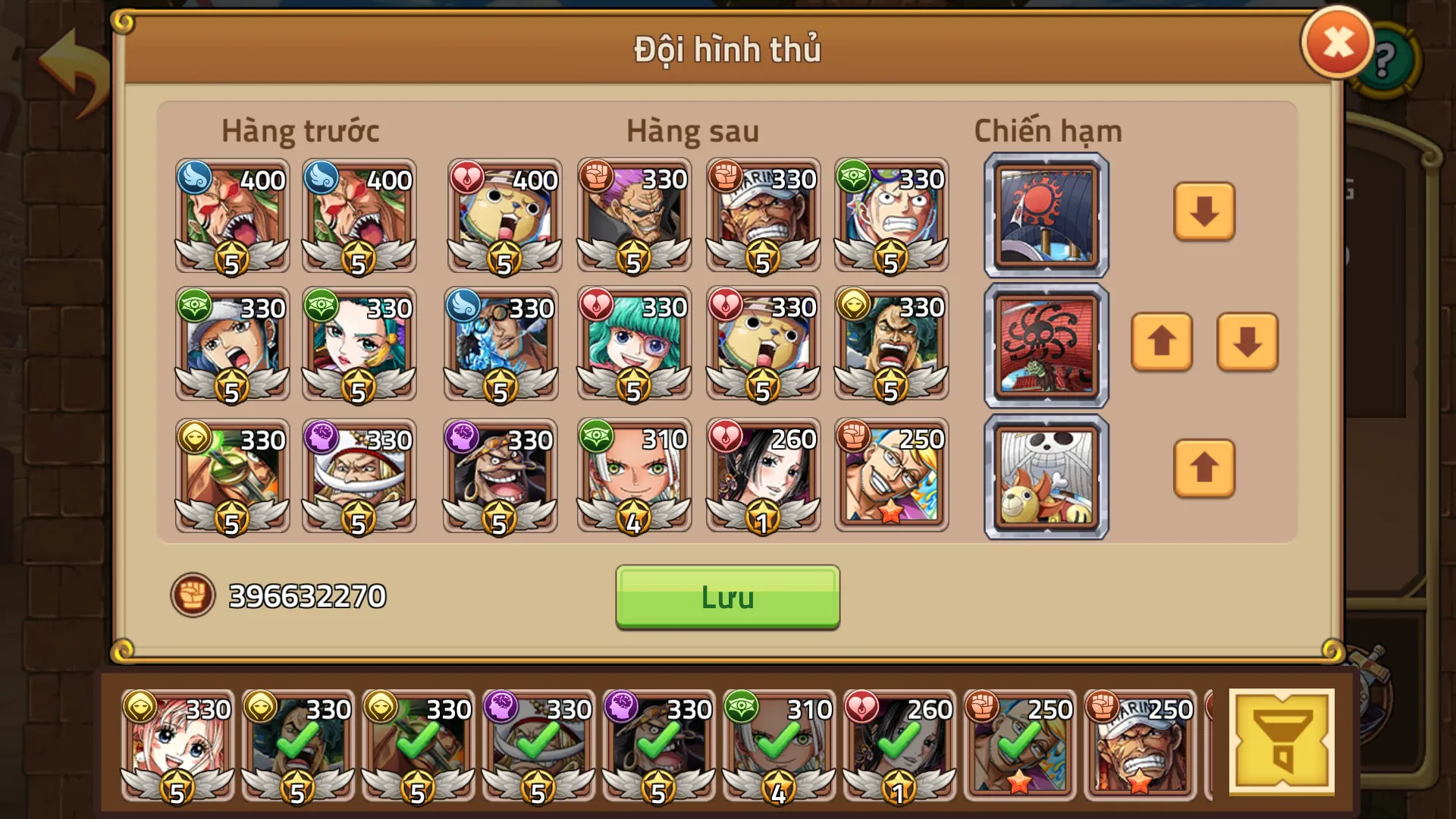Close the Đội hình thủ dialog
This screenshot has height=819, width=1456.
(x=1337, y=42)
